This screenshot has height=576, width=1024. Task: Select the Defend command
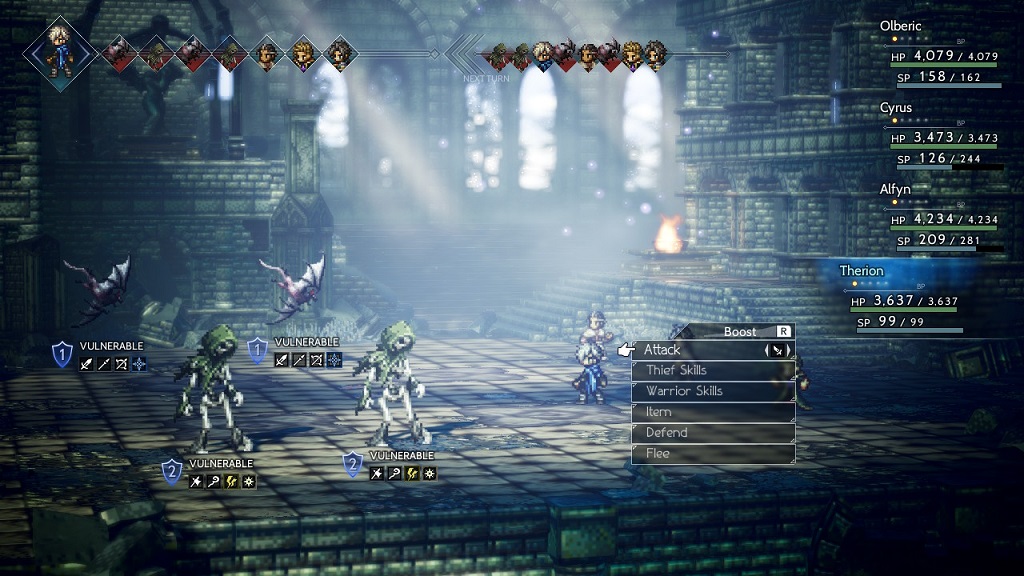pyautogui.click(x=714, y=433)
